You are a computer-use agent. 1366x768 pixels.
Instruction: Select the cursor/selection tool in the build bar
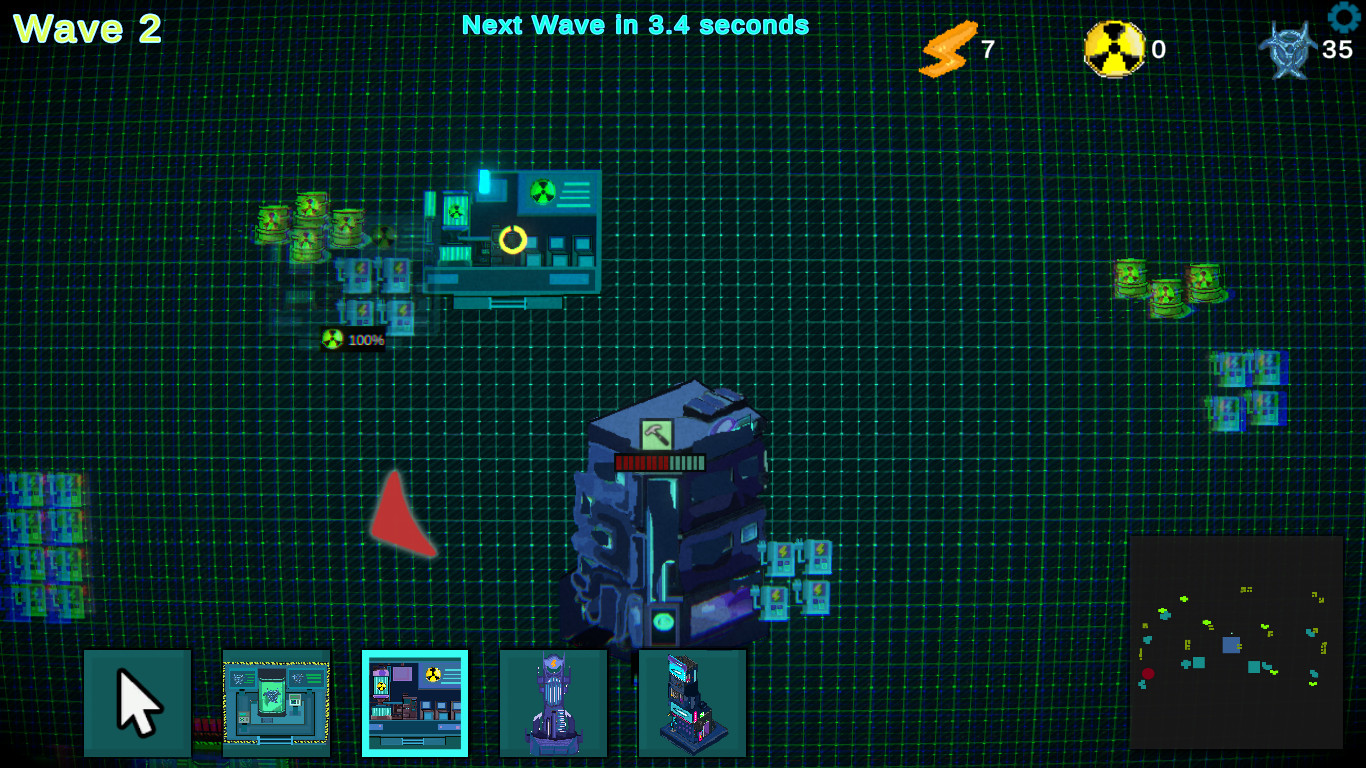tap(138, 702)
